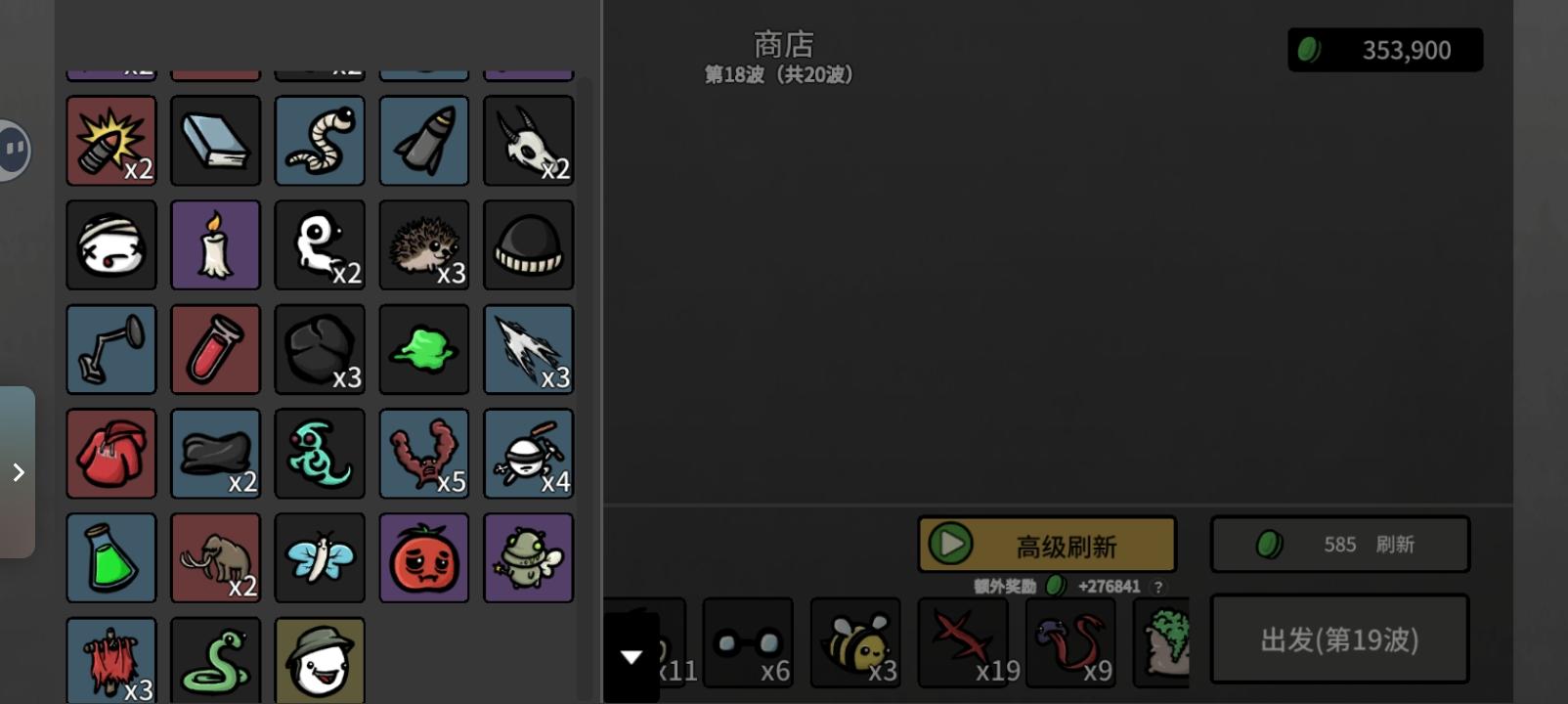Screen dimensions: 1568x704
Task: Select the dynamite x2 item in inventory
Action: [110, 140]
